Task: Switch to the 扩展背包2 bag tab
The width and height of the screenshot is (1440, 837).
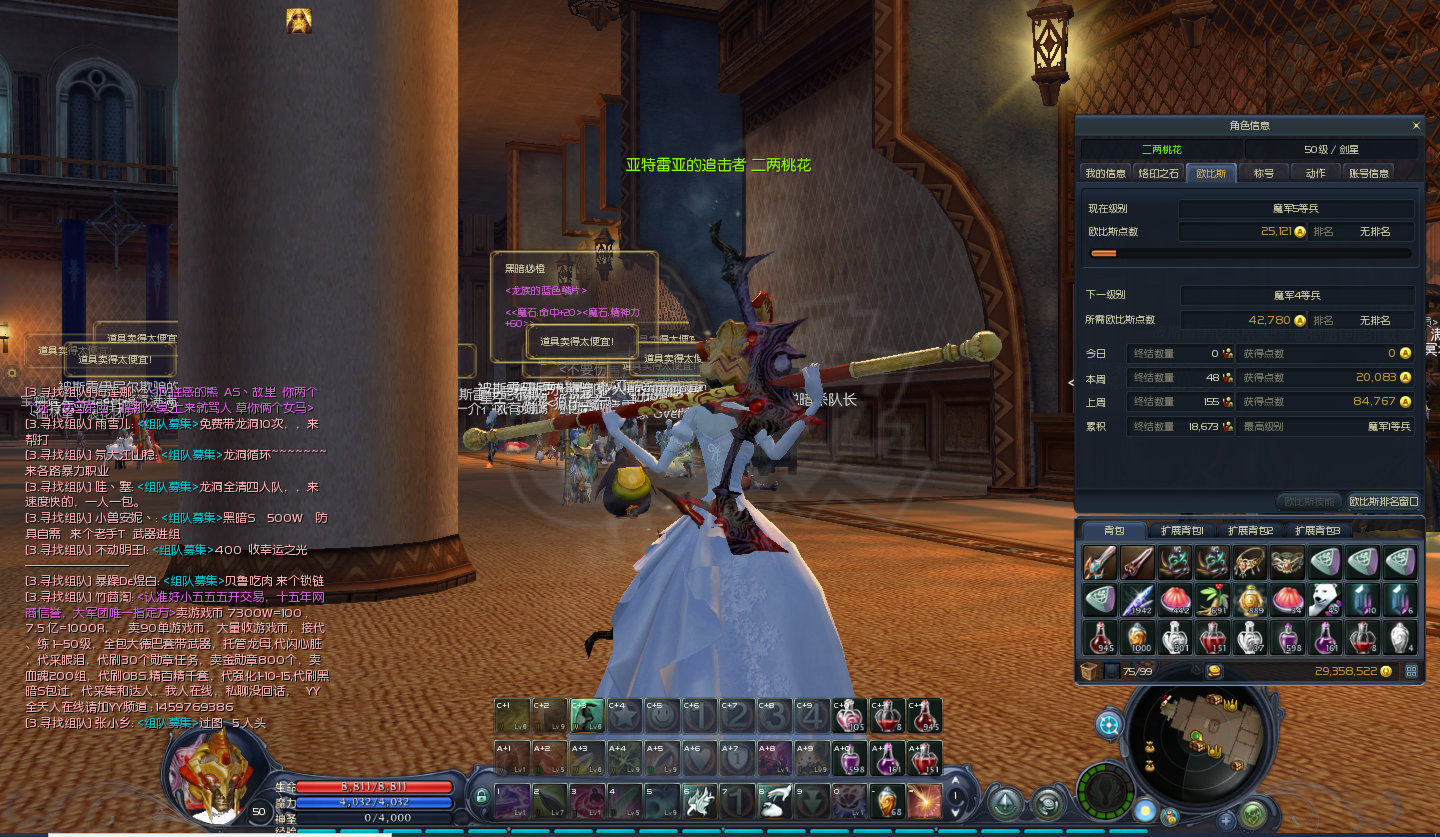Action: pyautogui.click(x=1250, y=530)
